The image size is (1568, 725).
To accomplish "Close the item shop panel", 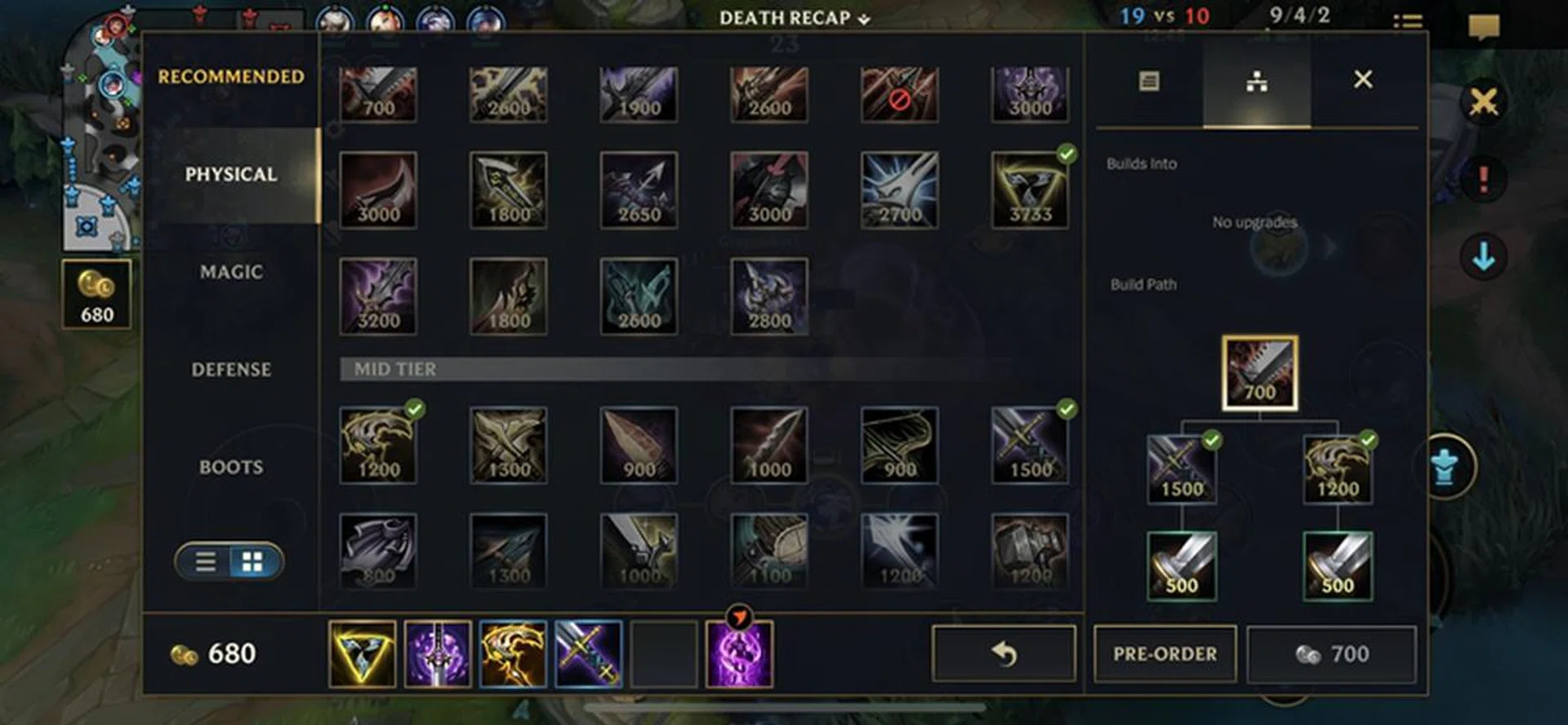I will (1362, 79).
